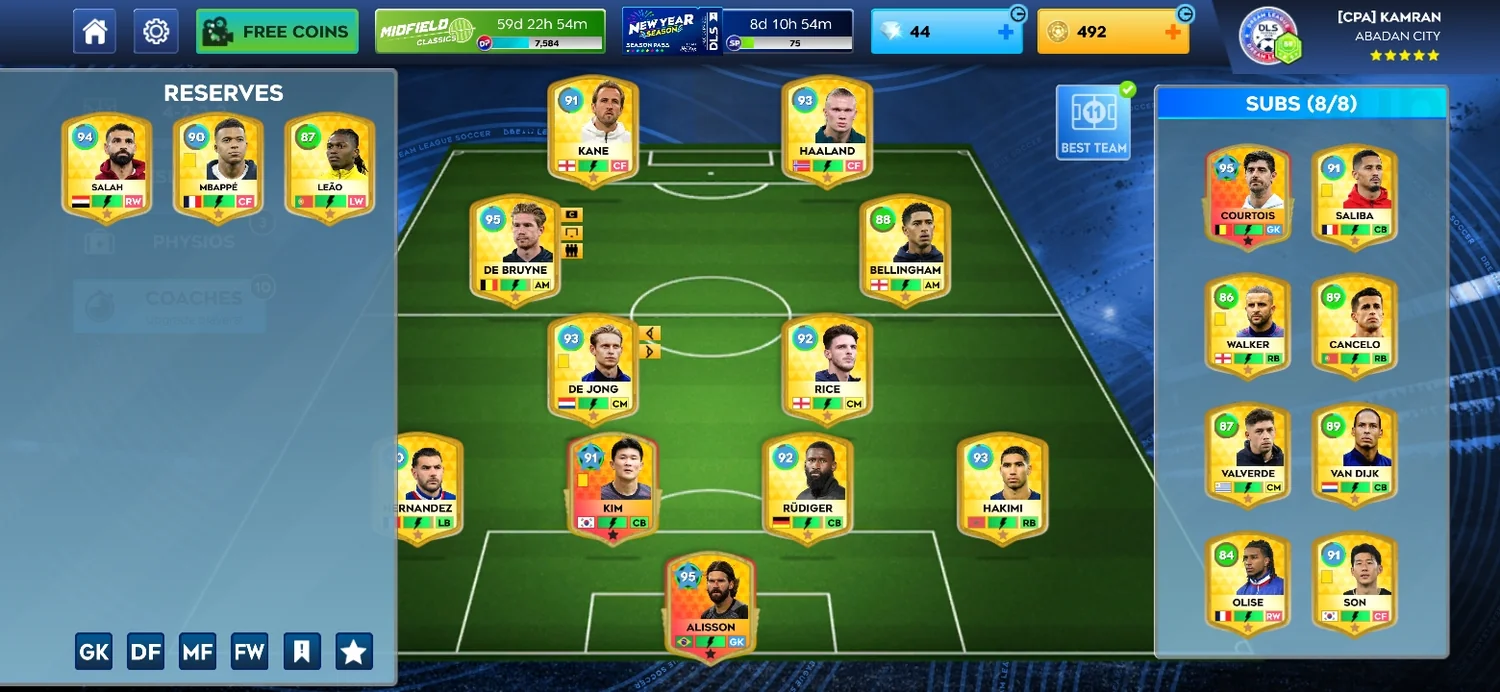
Task: Open the Abadan City club profile badge
Action: click(x=1270, y=36)
